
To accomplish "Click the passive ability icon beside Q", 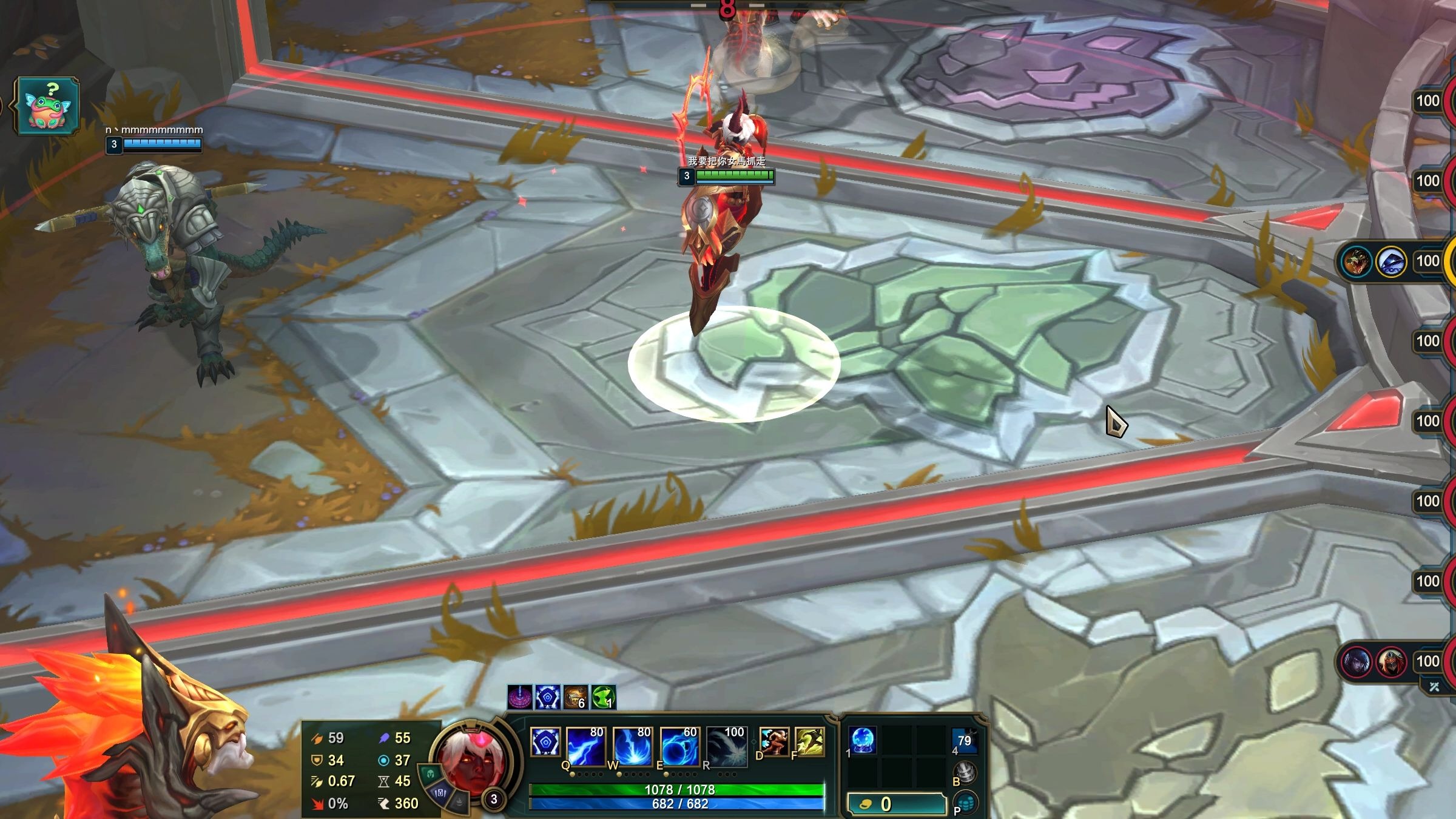I will point(545,742).
